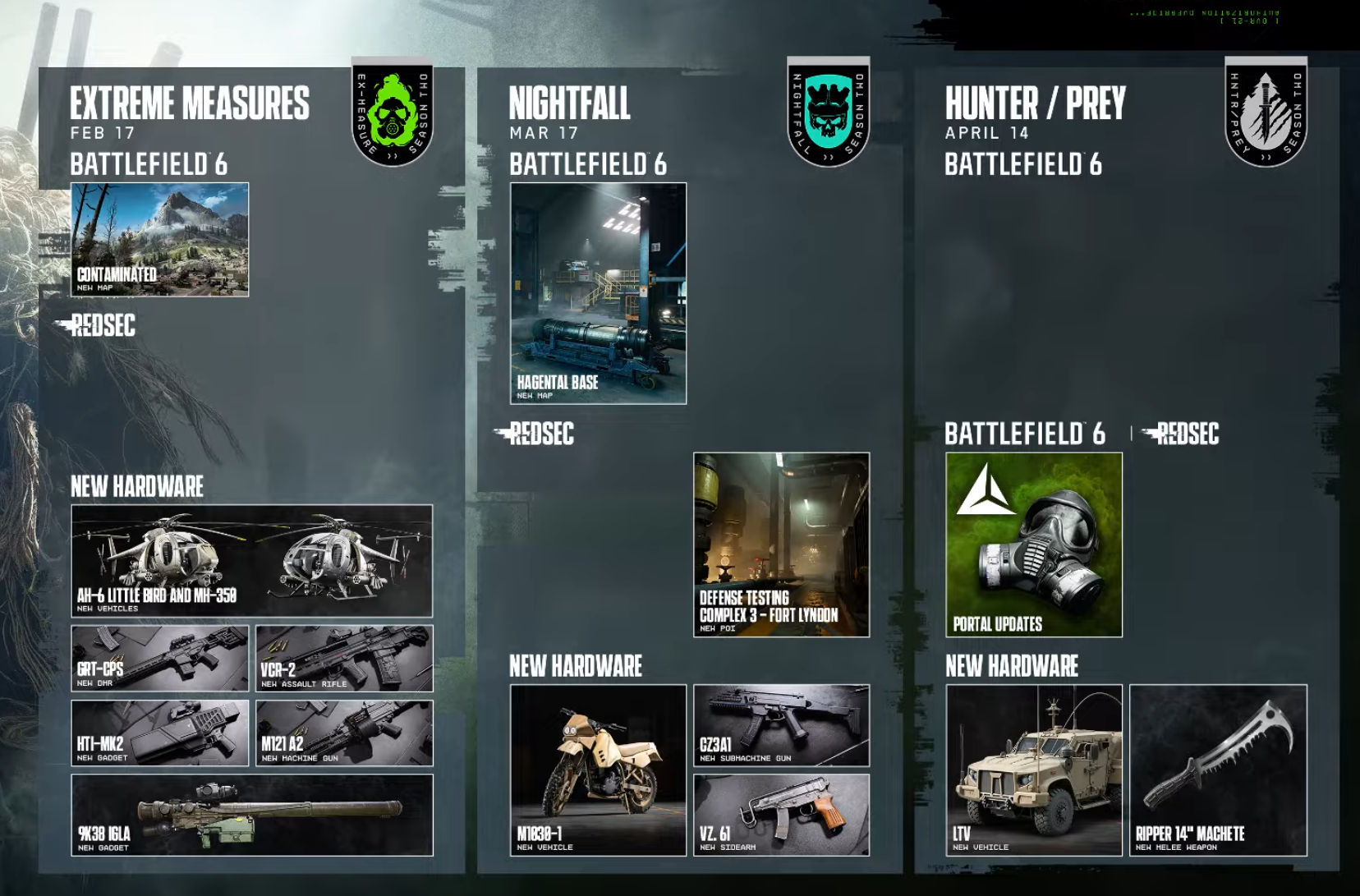Select the AH-6 Little Bird and MH-350 tile
Image resolution: width=1360 pixels, height=896 pixels.
(x=251, y=561)
